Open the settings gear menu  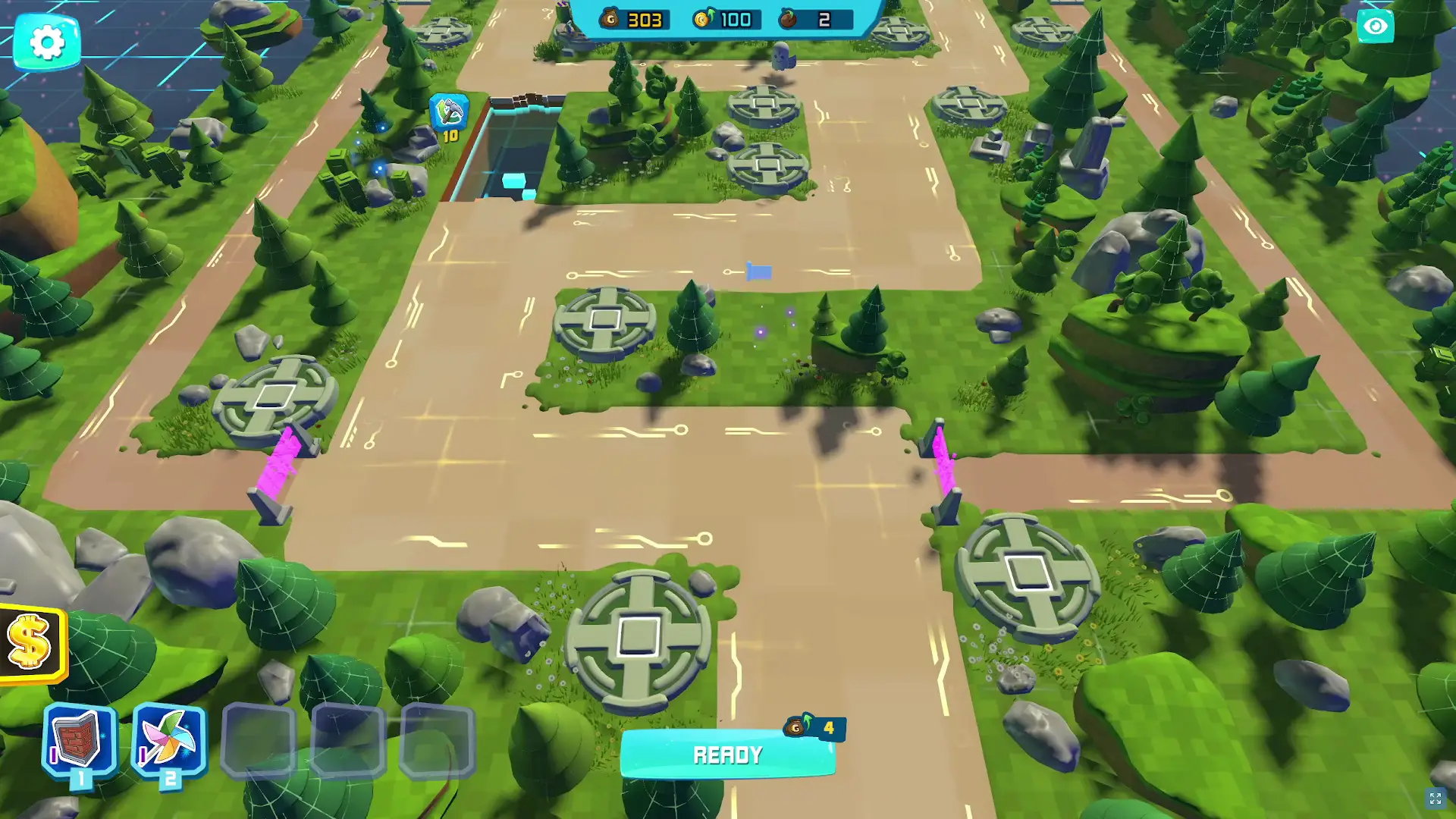(47, 42)
